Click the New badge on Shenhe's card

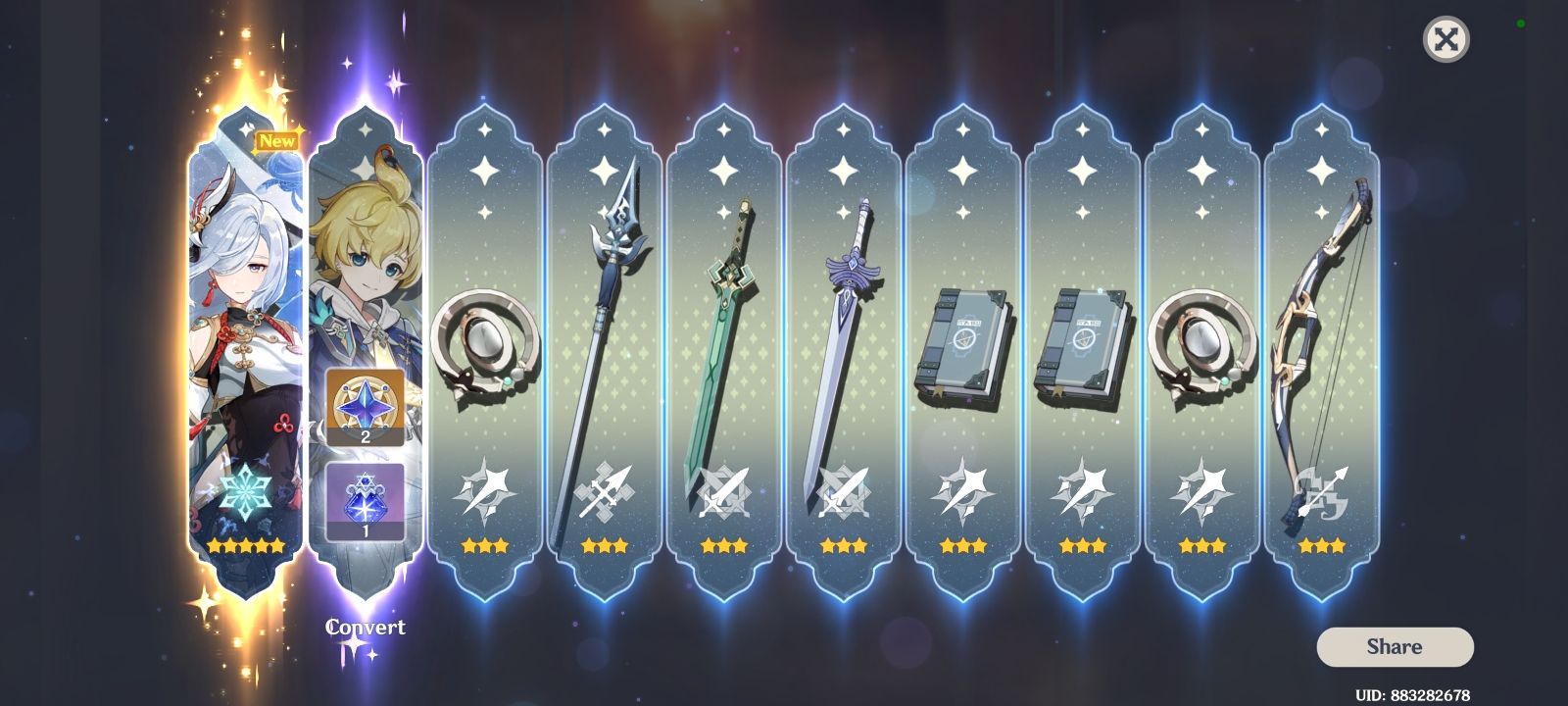point(278,141)
